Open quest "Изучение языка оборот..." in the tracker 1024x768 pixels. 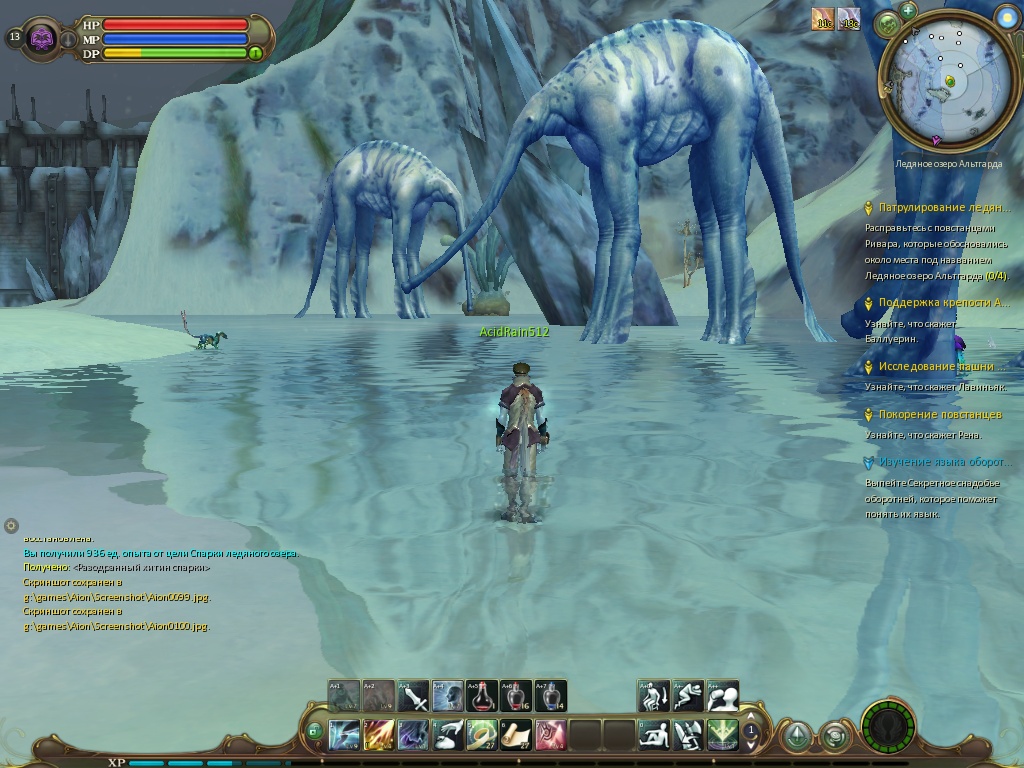click(944, 462)
